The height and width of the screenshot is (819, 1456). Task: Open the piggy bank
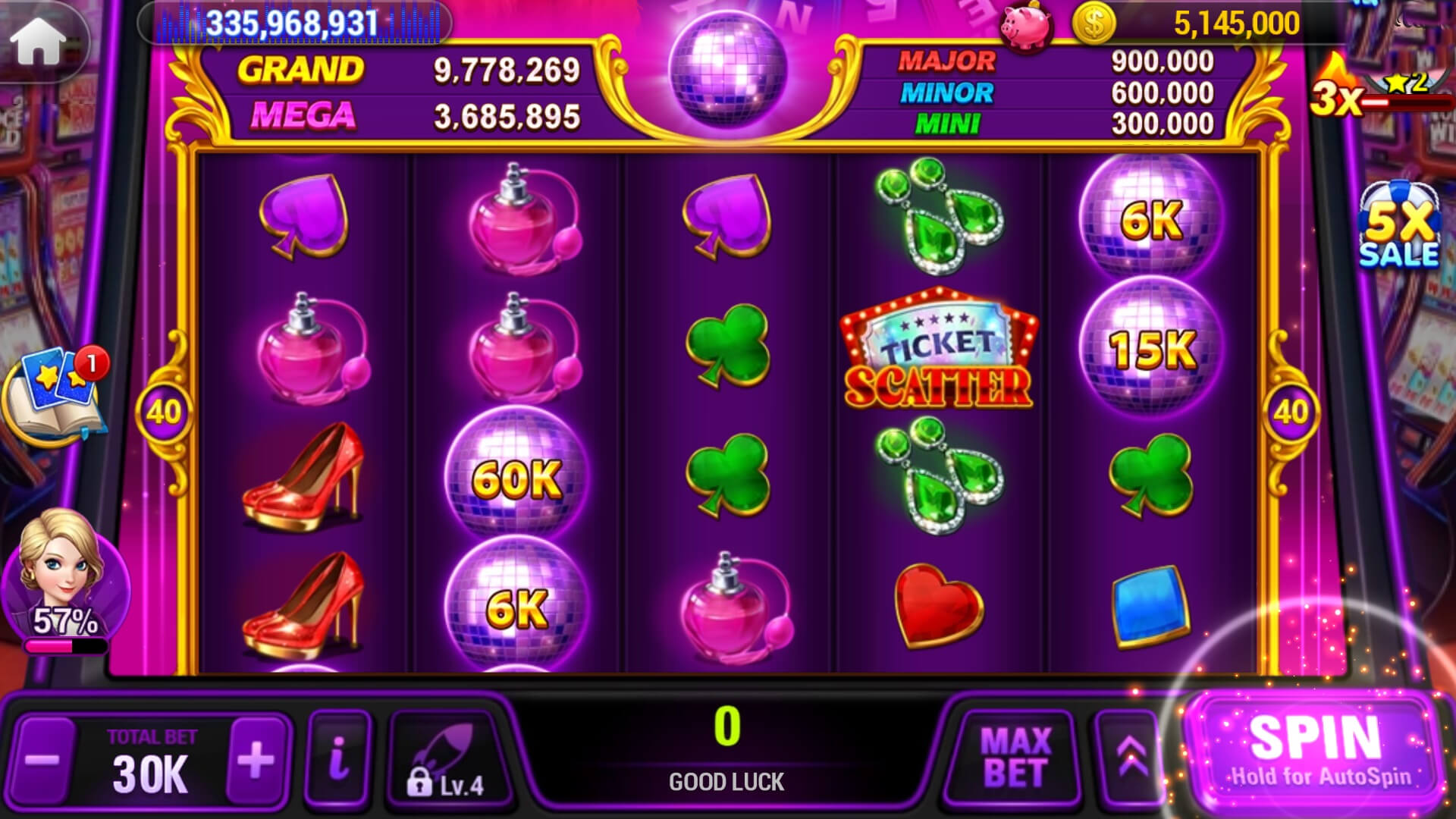(1025, 27)
